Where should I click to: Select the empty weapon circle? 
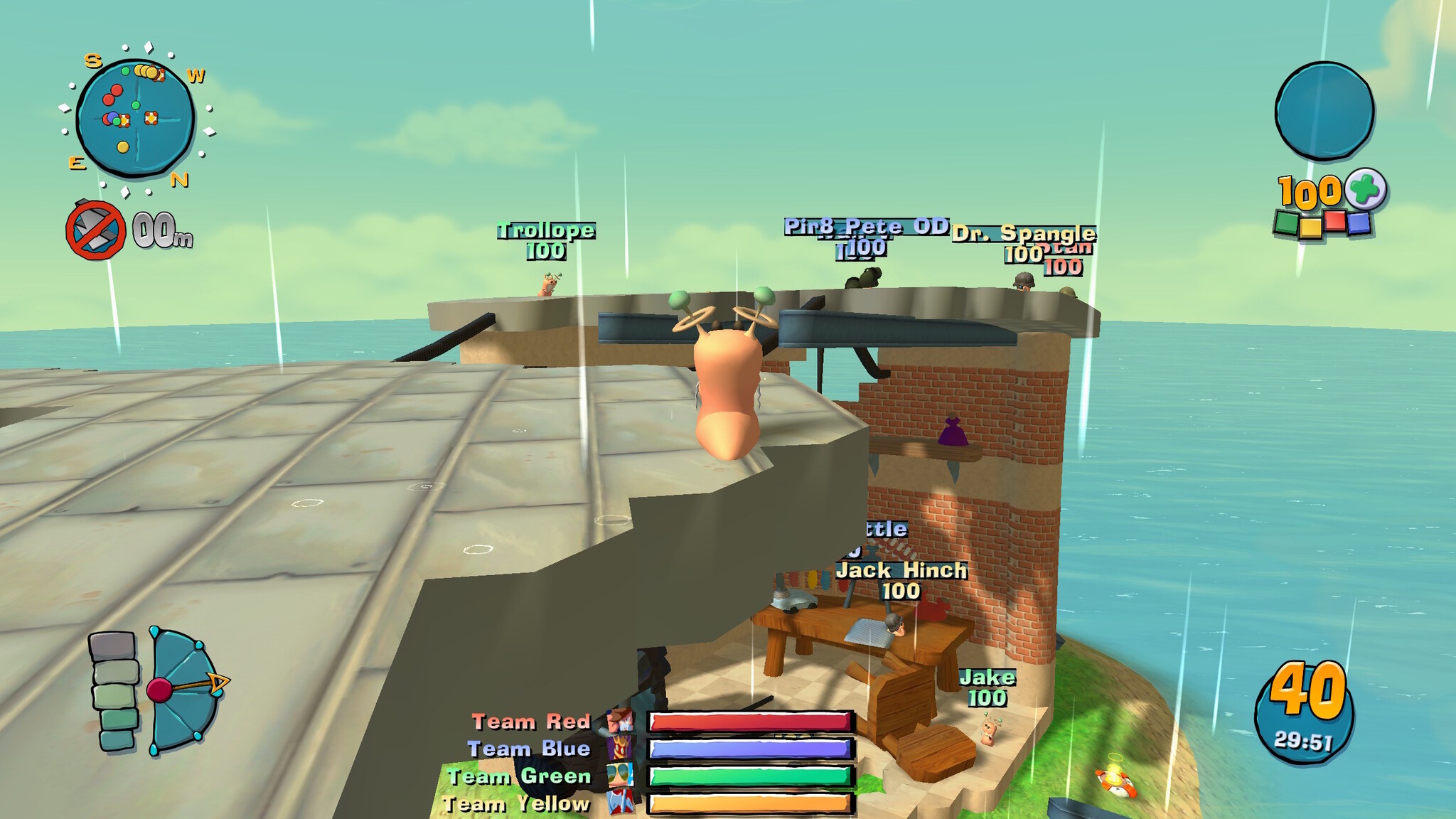1324,110
